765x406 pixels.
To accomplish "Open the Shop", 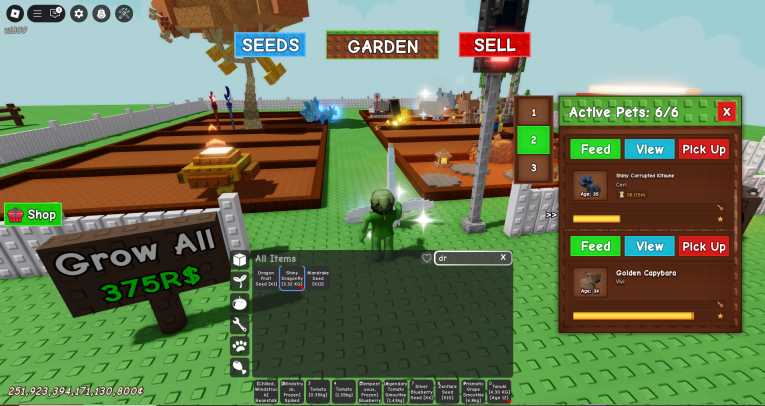I will click(33, 214).
